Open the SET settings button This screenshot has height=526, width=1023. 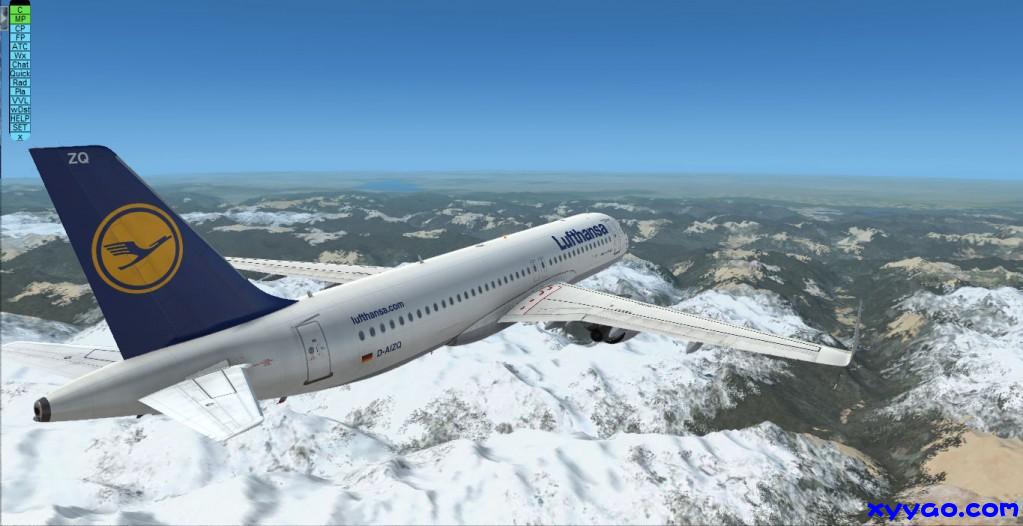point(20,127)
